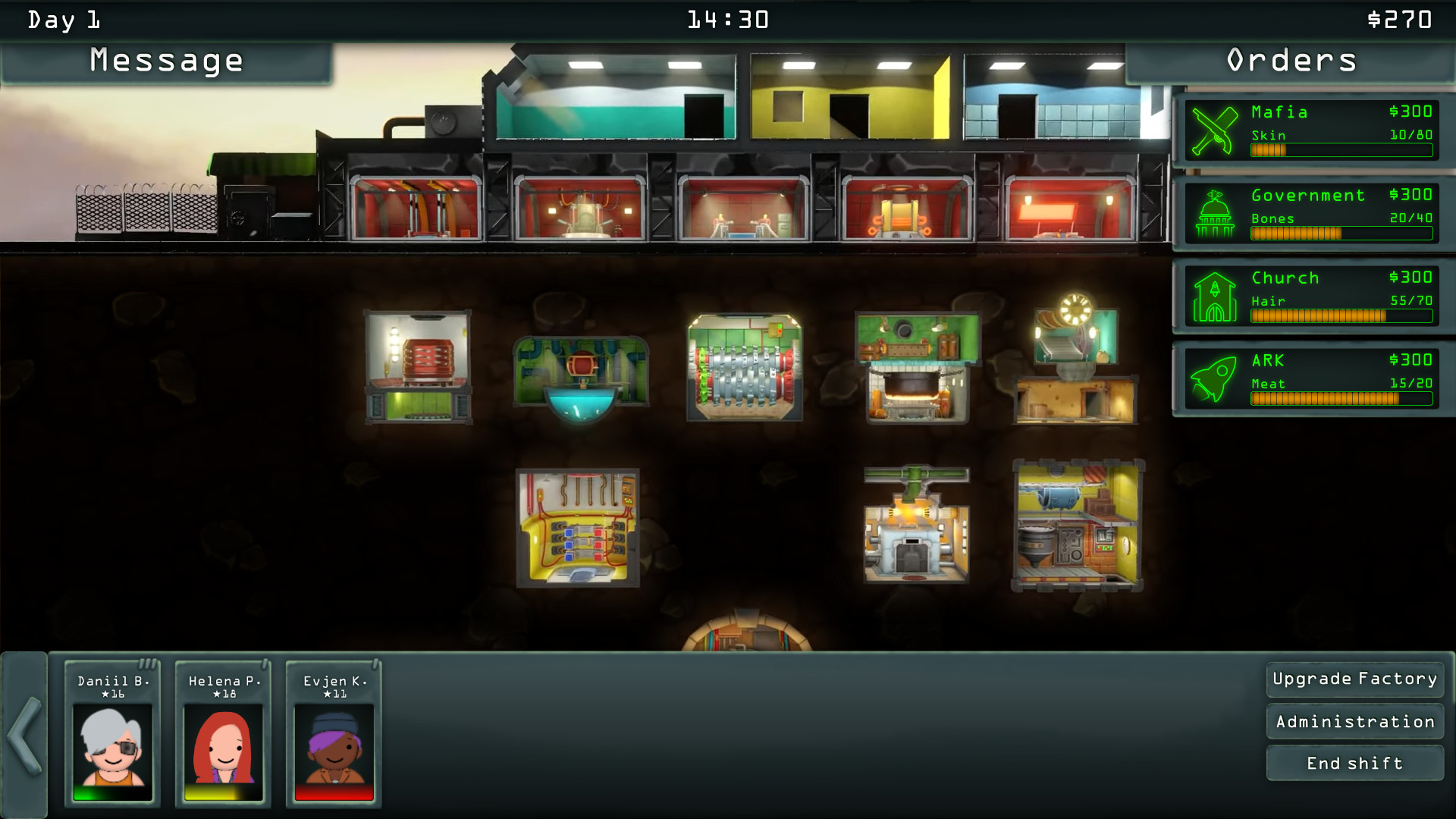The image size is (1456, 819).
Task: Click the ARK rocket icon
Action: 1214,378
